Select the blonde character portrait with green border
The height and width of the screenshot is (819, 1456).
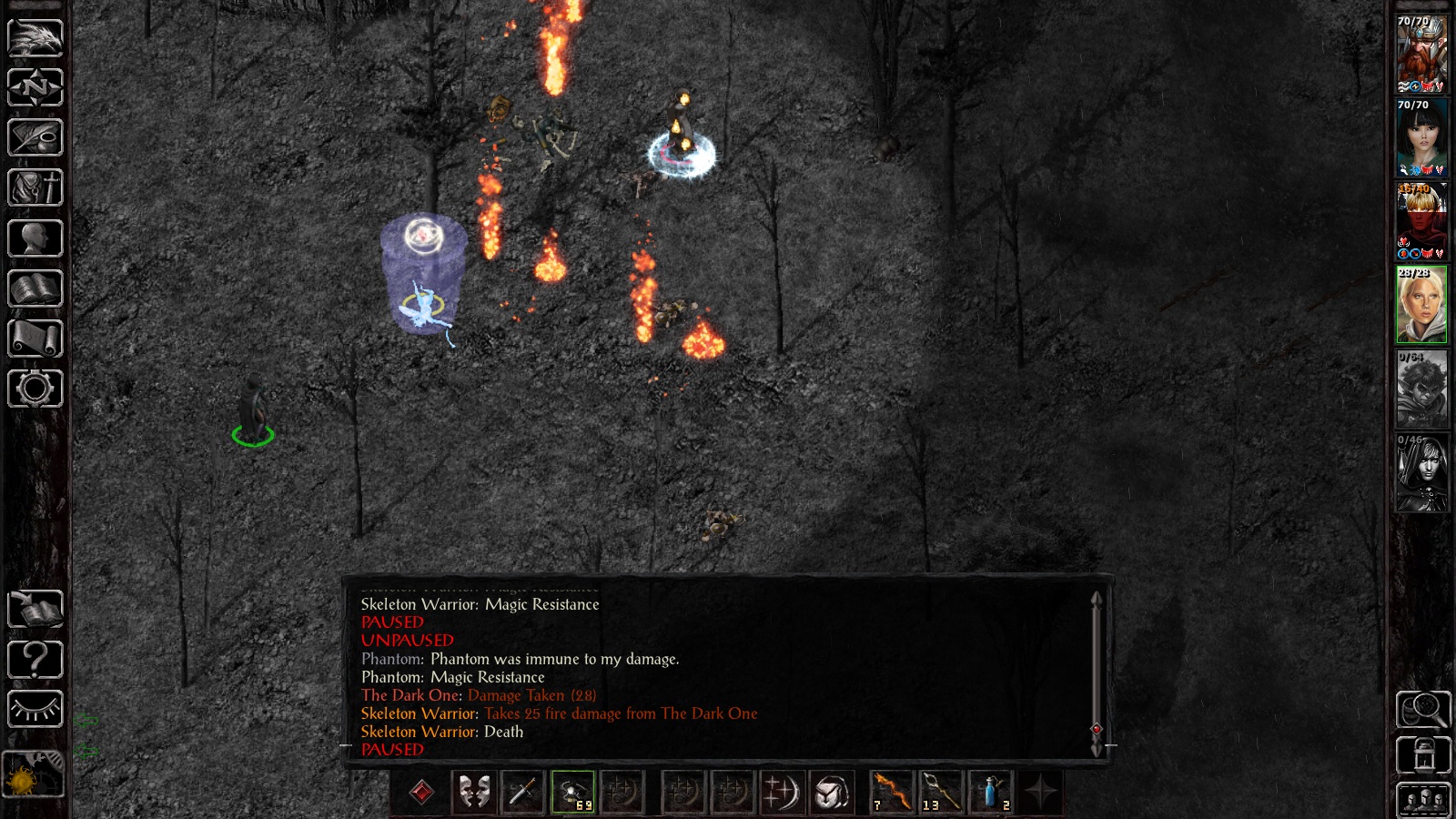coord(1421,306)
